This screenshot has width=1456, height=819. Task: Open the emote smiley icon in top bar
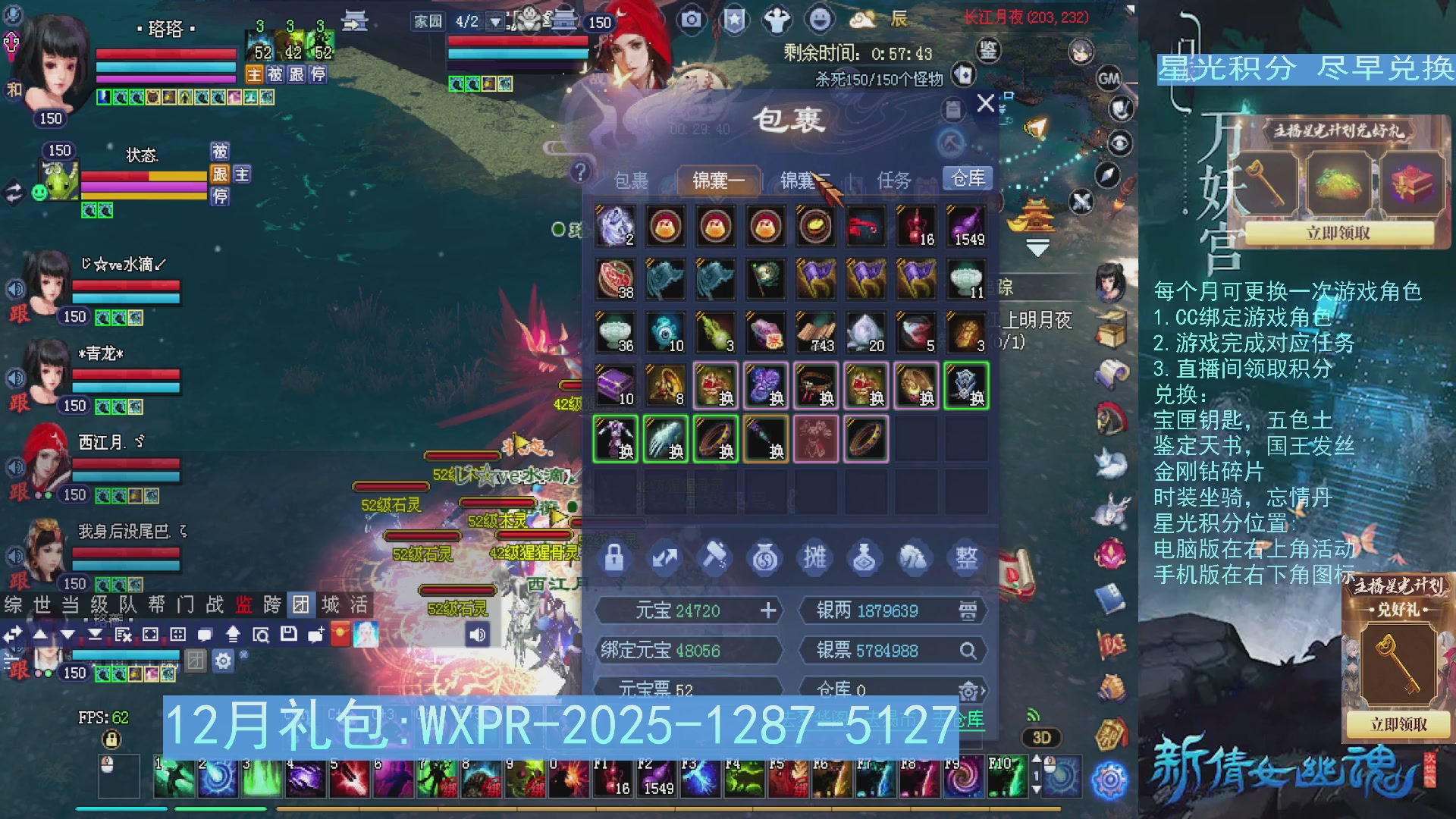(821, 20)
